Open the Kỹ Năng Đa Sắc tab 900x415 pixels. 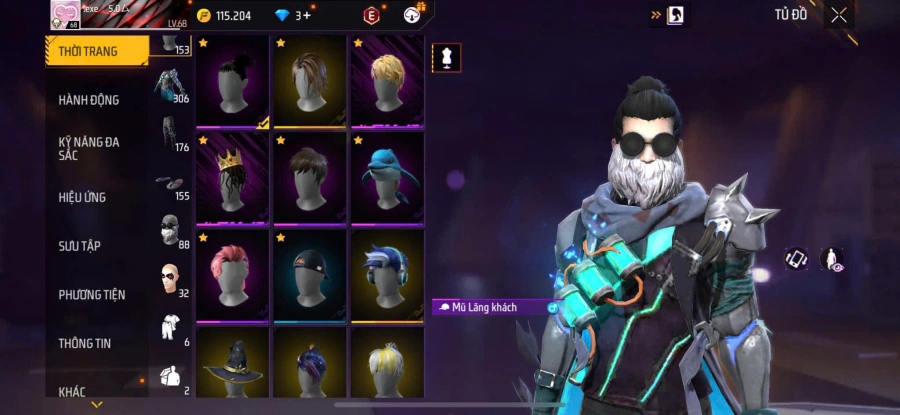click(x=89, y=148)
